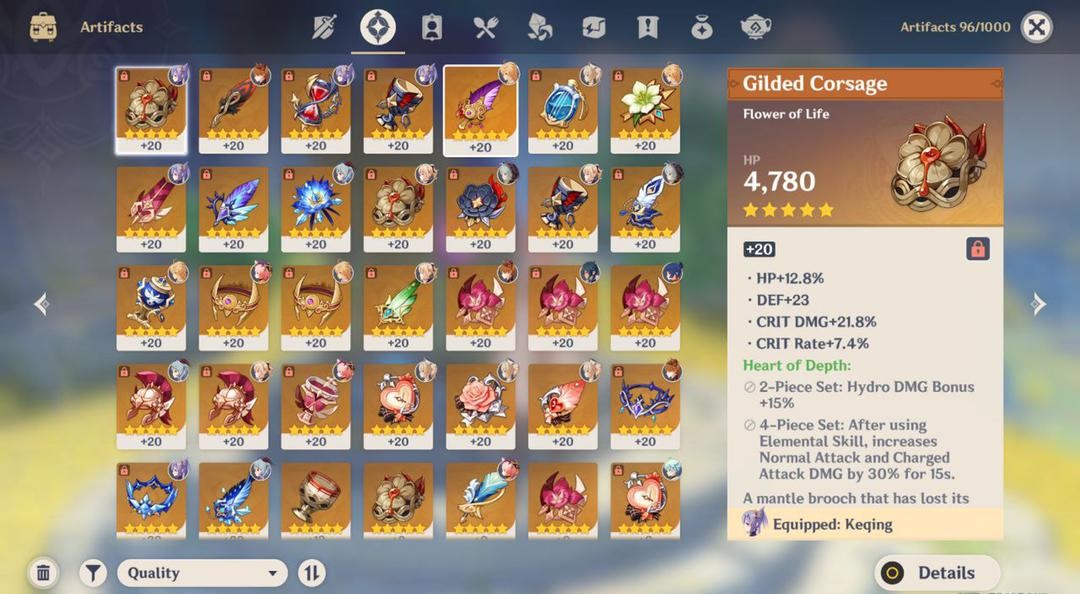Choose the purple thorny crown artifact
Viewport: 1080px width, 594px height.
tap(645, 403)
